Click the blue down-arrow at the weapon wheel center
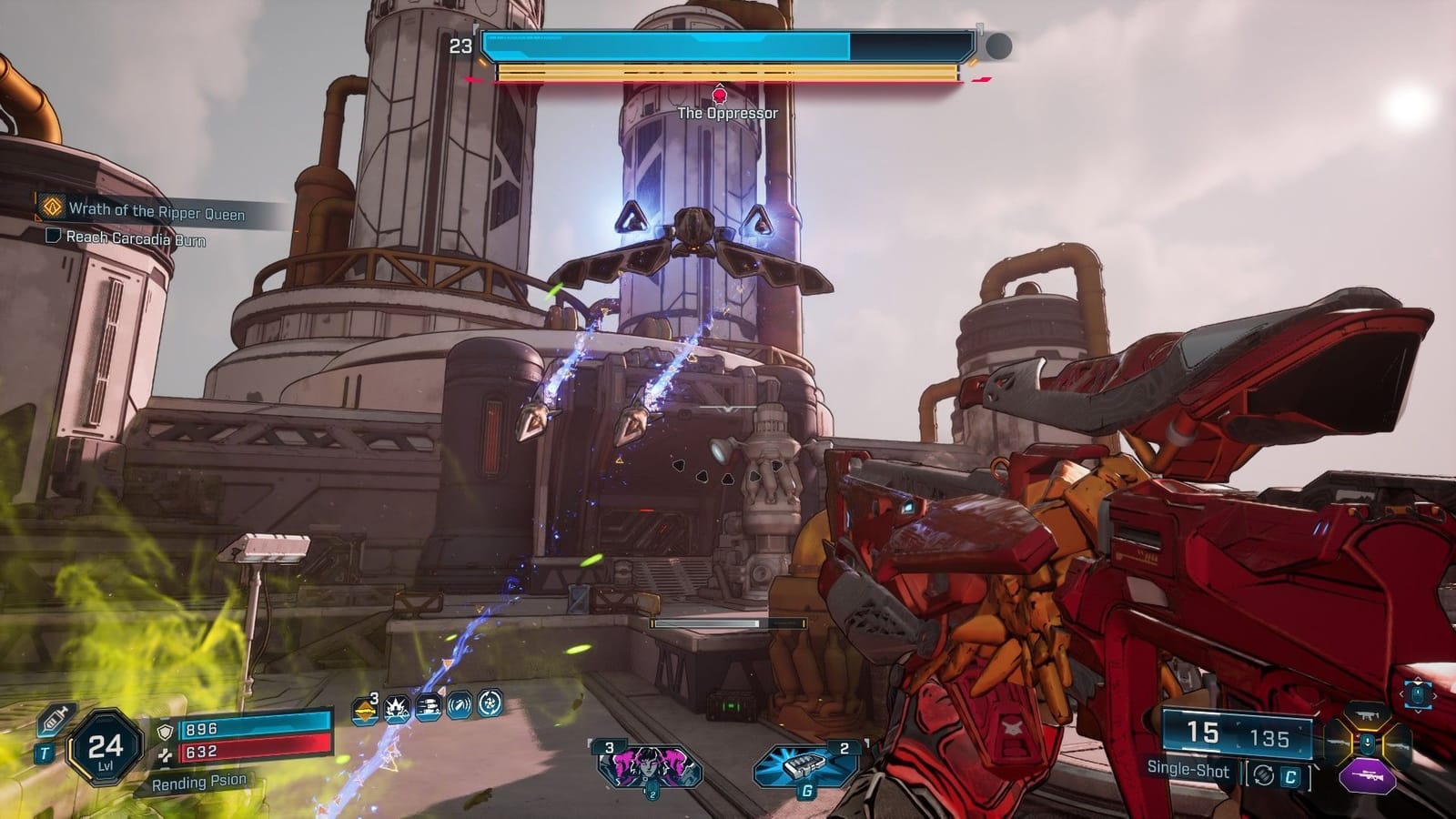This screenshot has height=819, width=1456. click(x=1368, y=743)
